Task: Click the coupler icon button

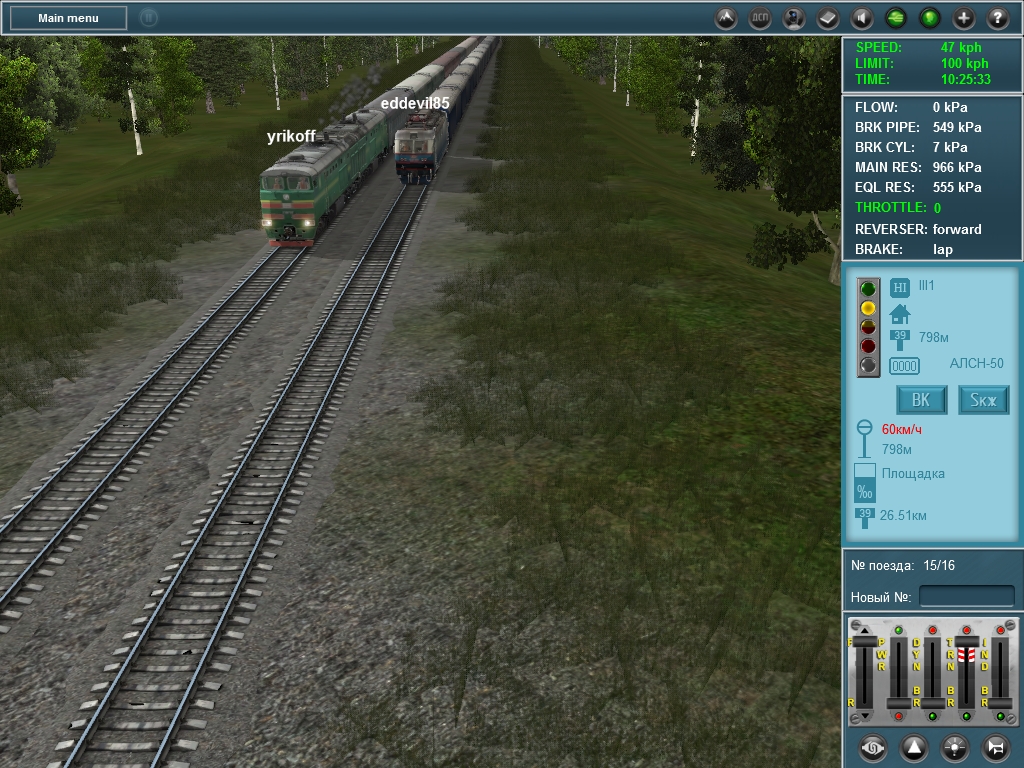Action: point(873,747)
